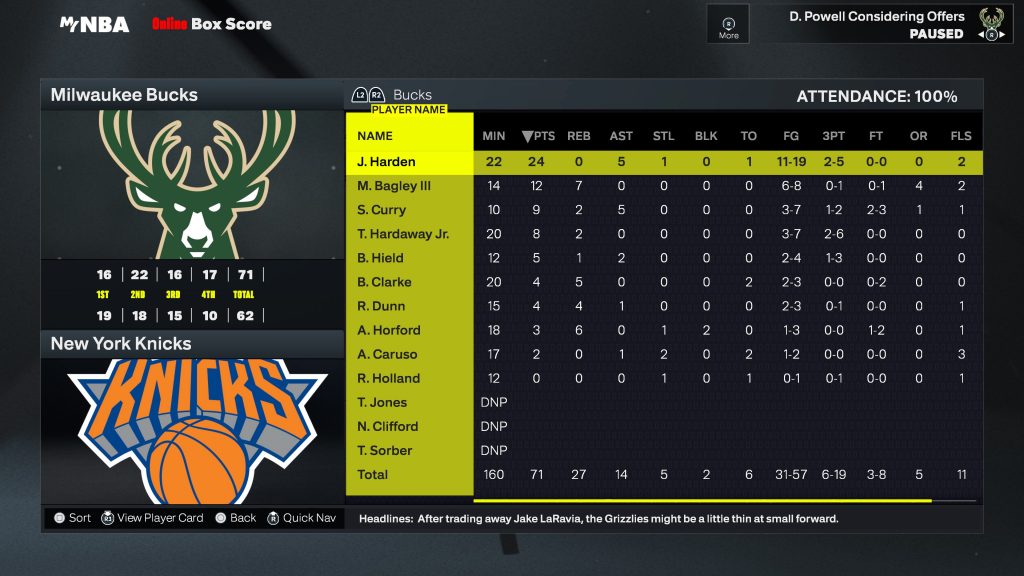Viewport: 1024px width, 576px height.
Task: Select A. Horford's row
Action: (x=388, y=330)
